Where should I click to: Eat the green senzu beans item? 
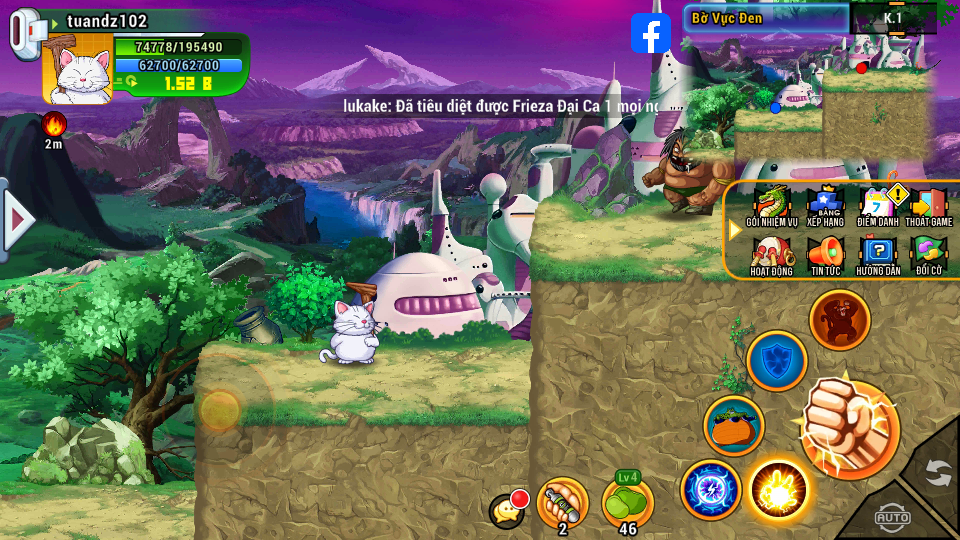(x=627, y=502)
